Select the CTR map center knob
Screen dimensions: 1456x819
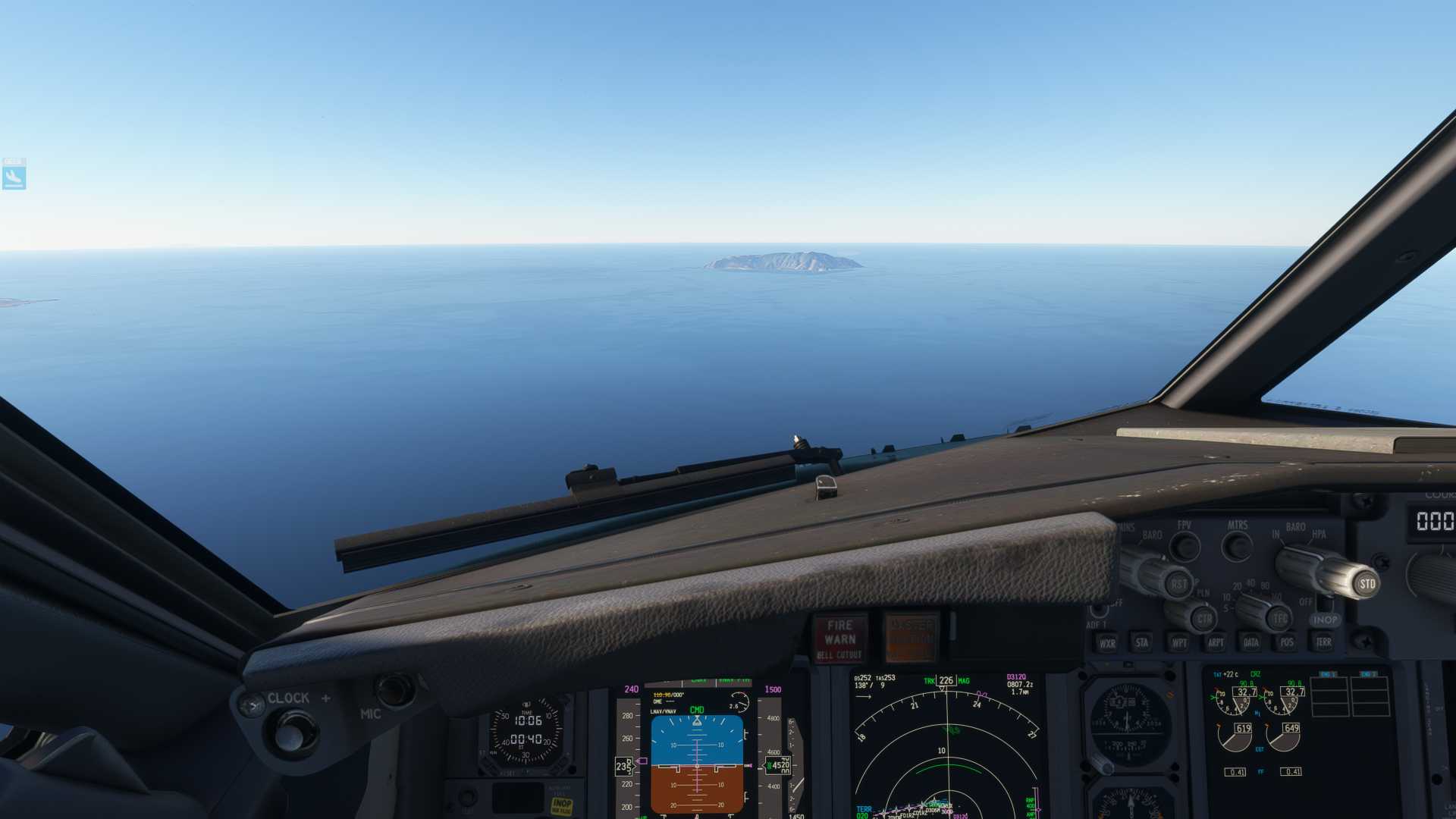tap(1203, 619)
